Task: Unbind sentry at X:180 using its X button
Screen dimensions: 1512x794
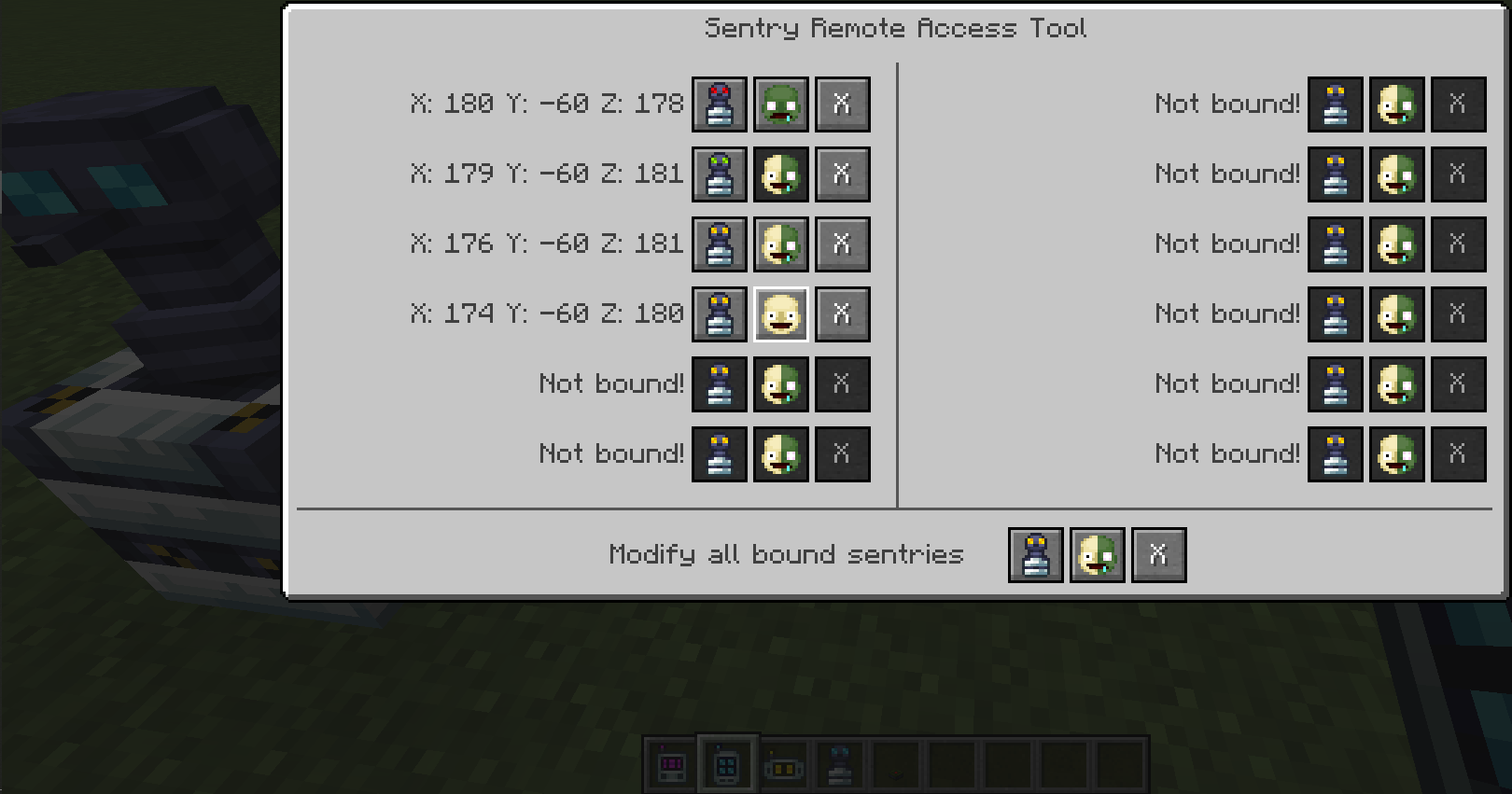Action: tap(843, 104)
